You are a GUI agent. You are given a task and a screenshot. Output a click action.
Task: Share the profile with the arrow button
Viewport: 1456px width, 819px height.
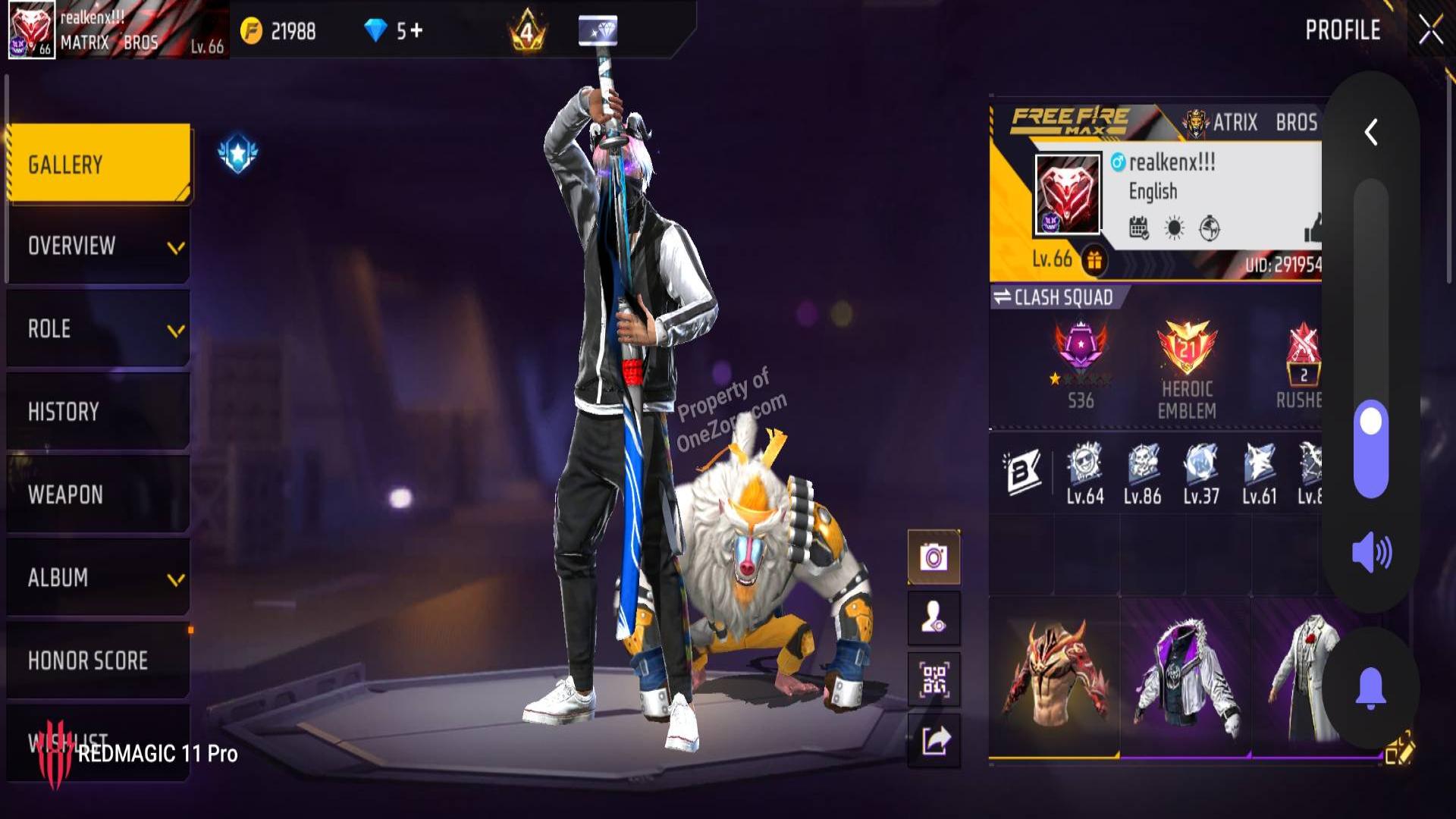tap(934, 740)
